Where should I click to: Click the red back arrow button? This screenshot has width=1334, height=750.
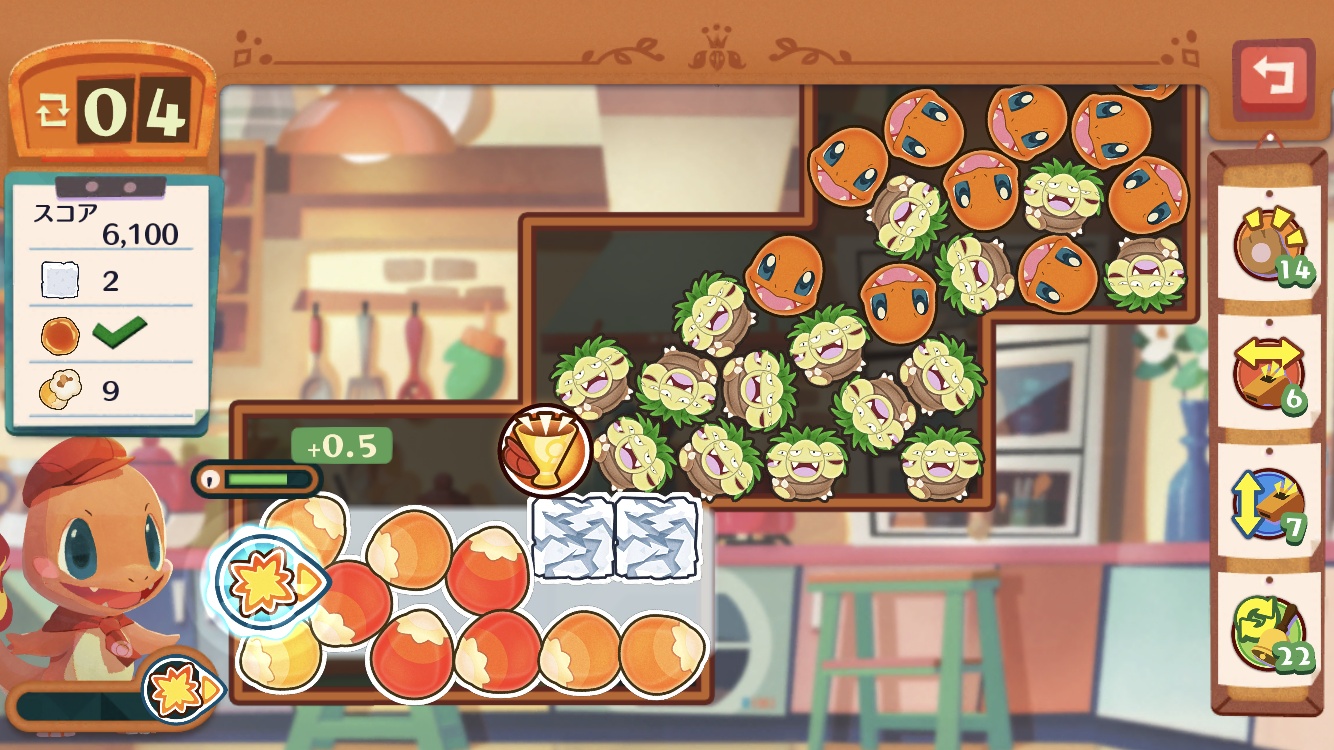click(x=1272, y=77)
